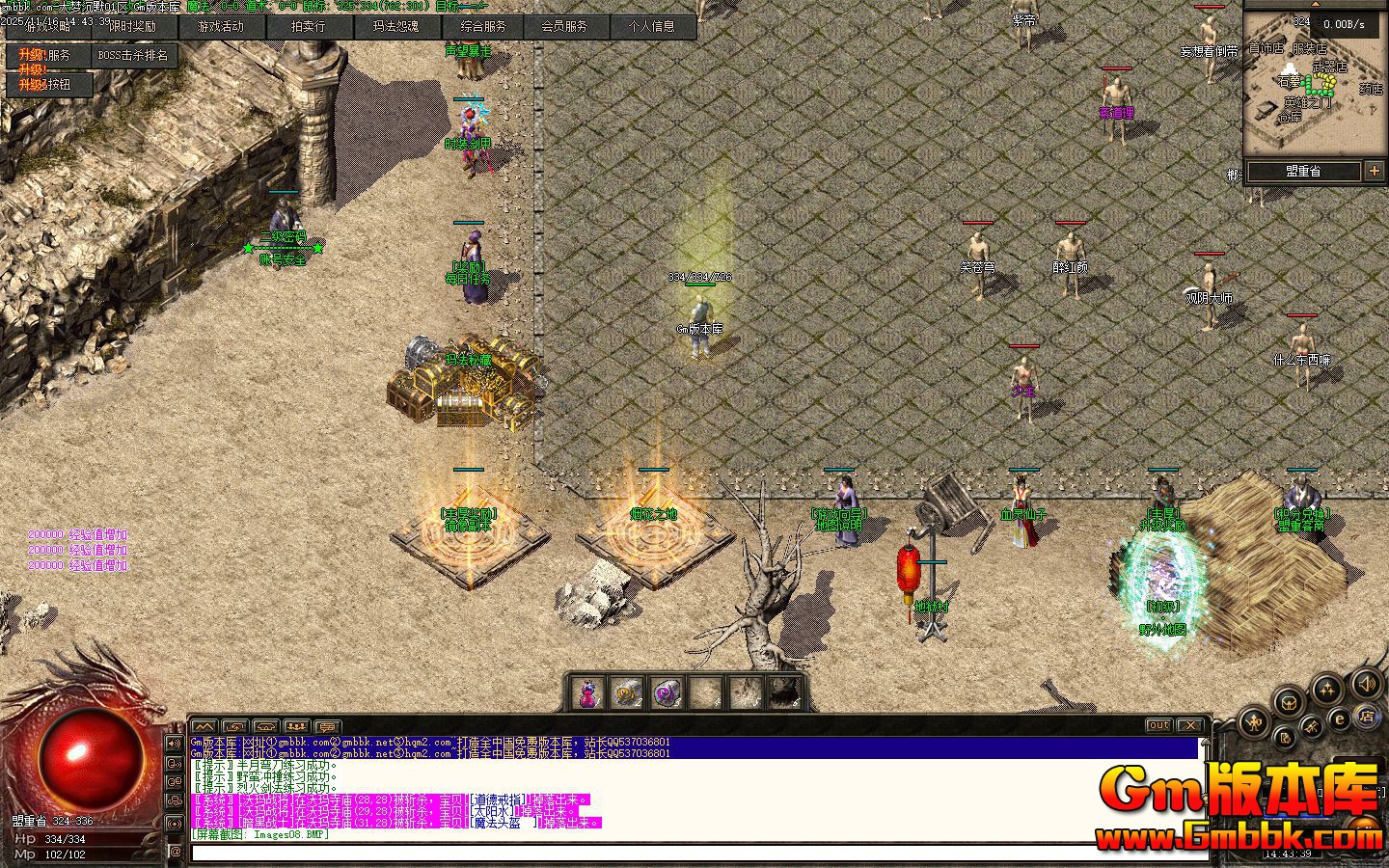Screen dimensions: 1389x868
Task: Click the minimap of 盟重省
Action: pos(1314,86)
